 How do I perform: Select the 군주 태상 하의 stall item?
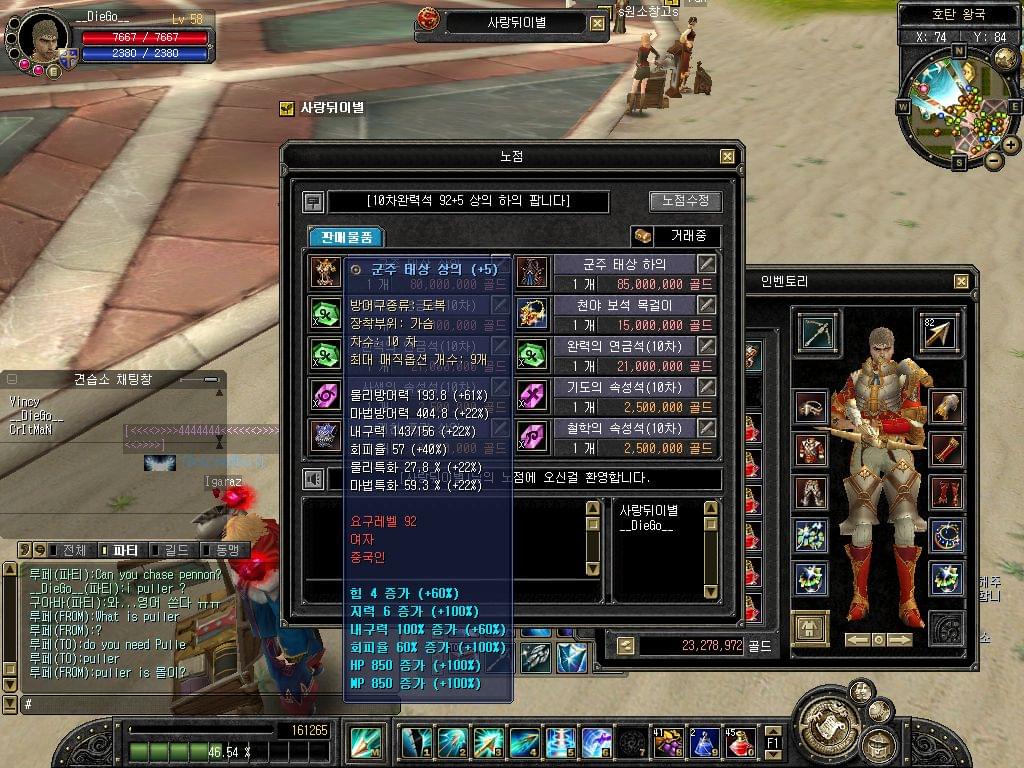point(624,264)
